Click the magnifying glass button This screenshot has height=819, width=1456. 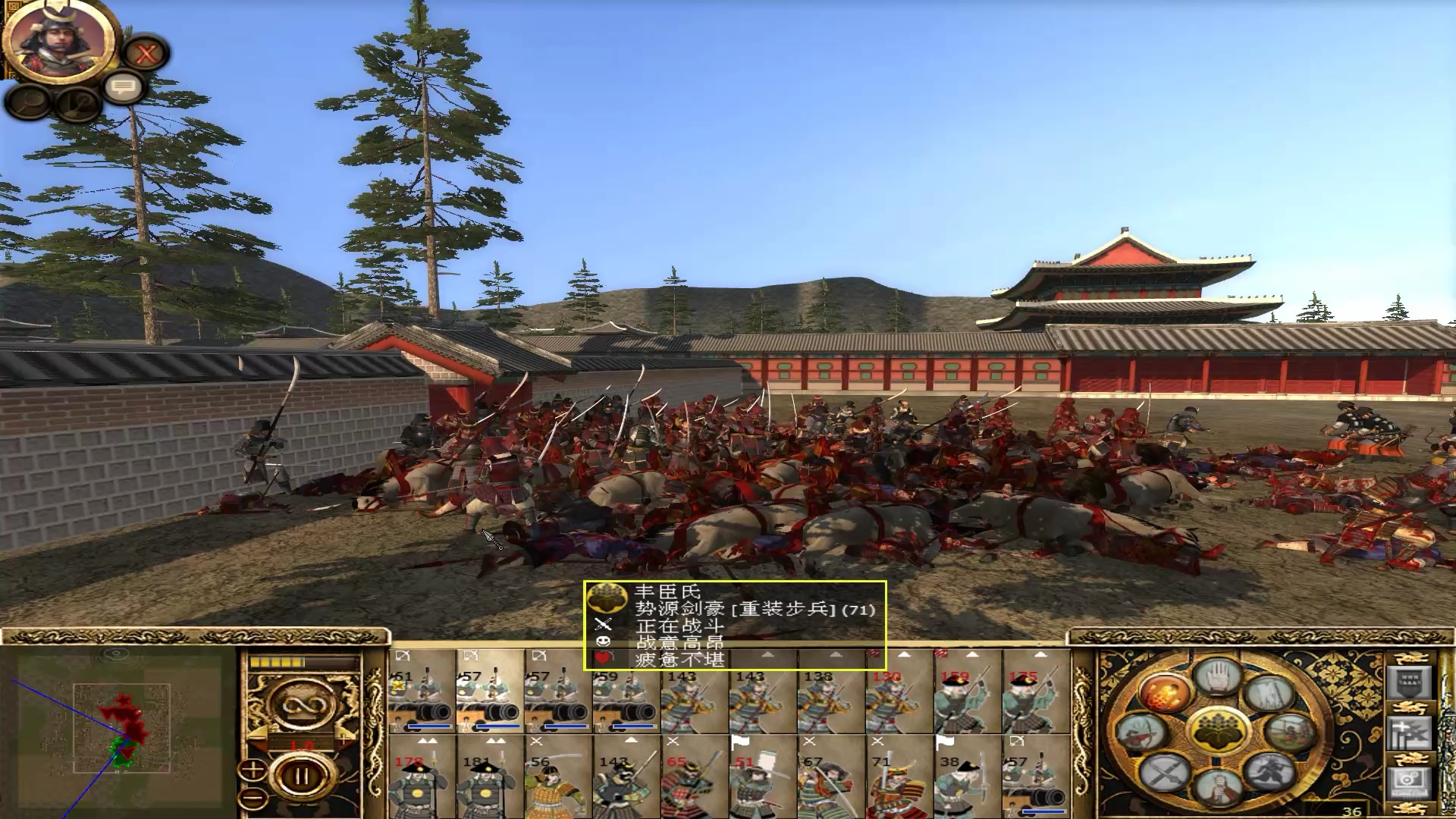click(x=30, y=101)
